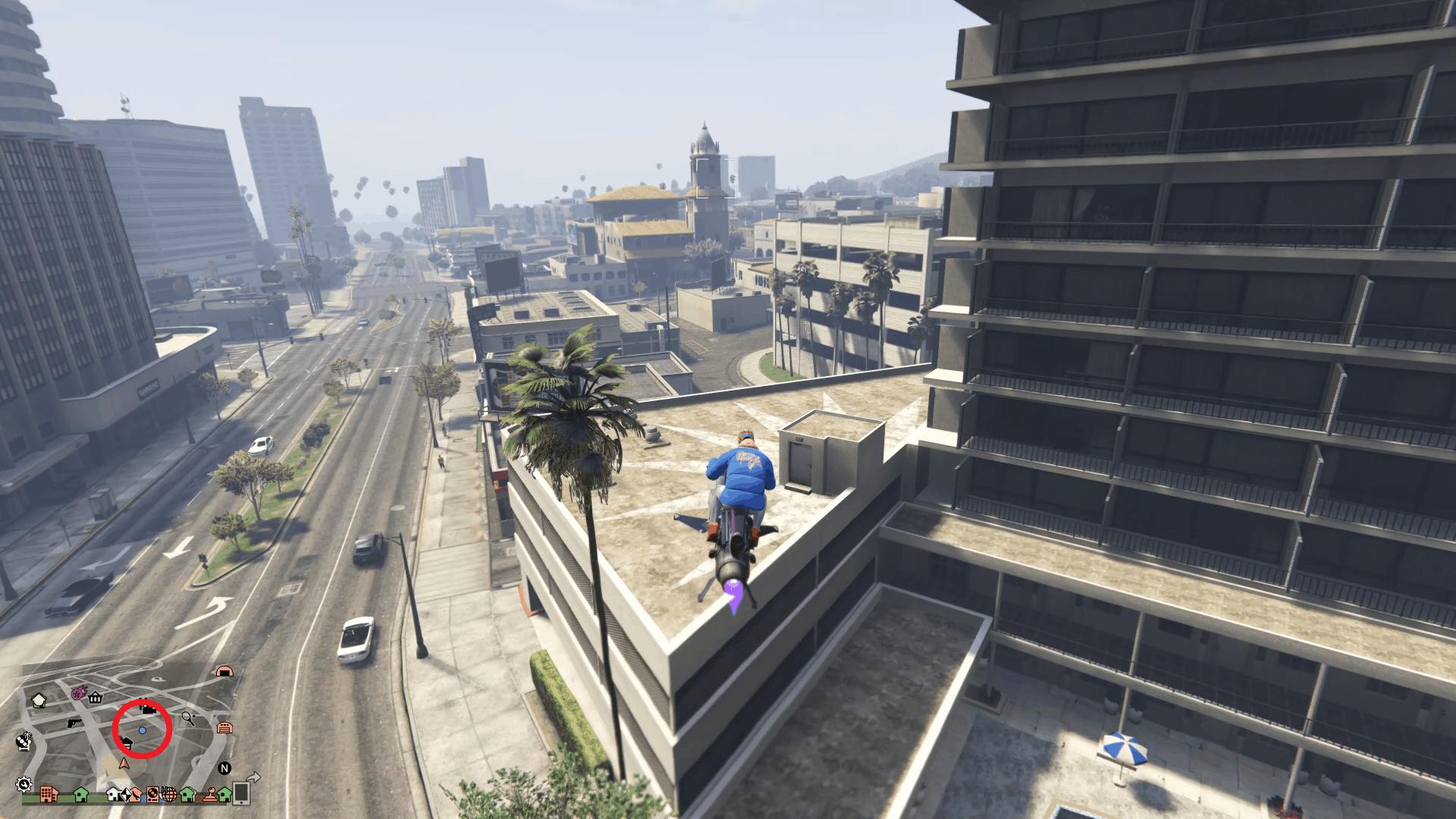Screen dimensions: 1456x819
Task: Select the purple wheel blip on minimap
Action: pos(78,693)
